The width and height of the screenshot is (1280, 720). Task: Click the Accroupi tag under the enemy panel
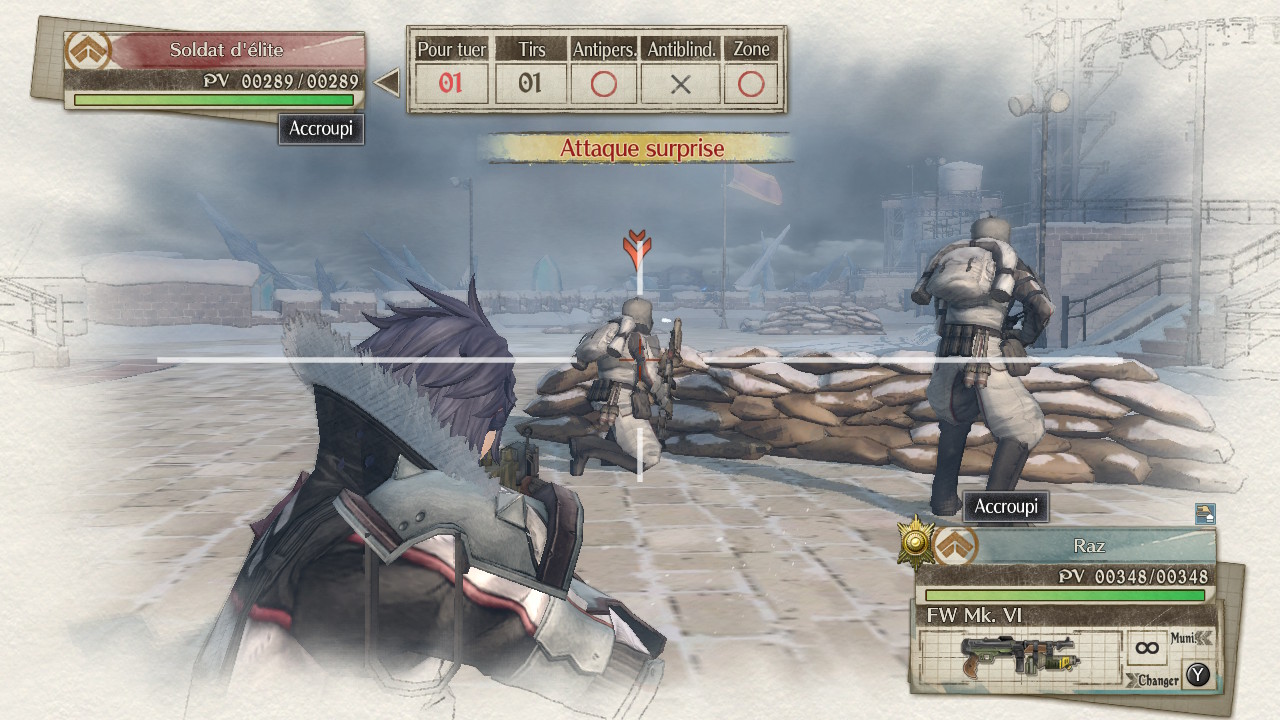(x=321, y=129)
